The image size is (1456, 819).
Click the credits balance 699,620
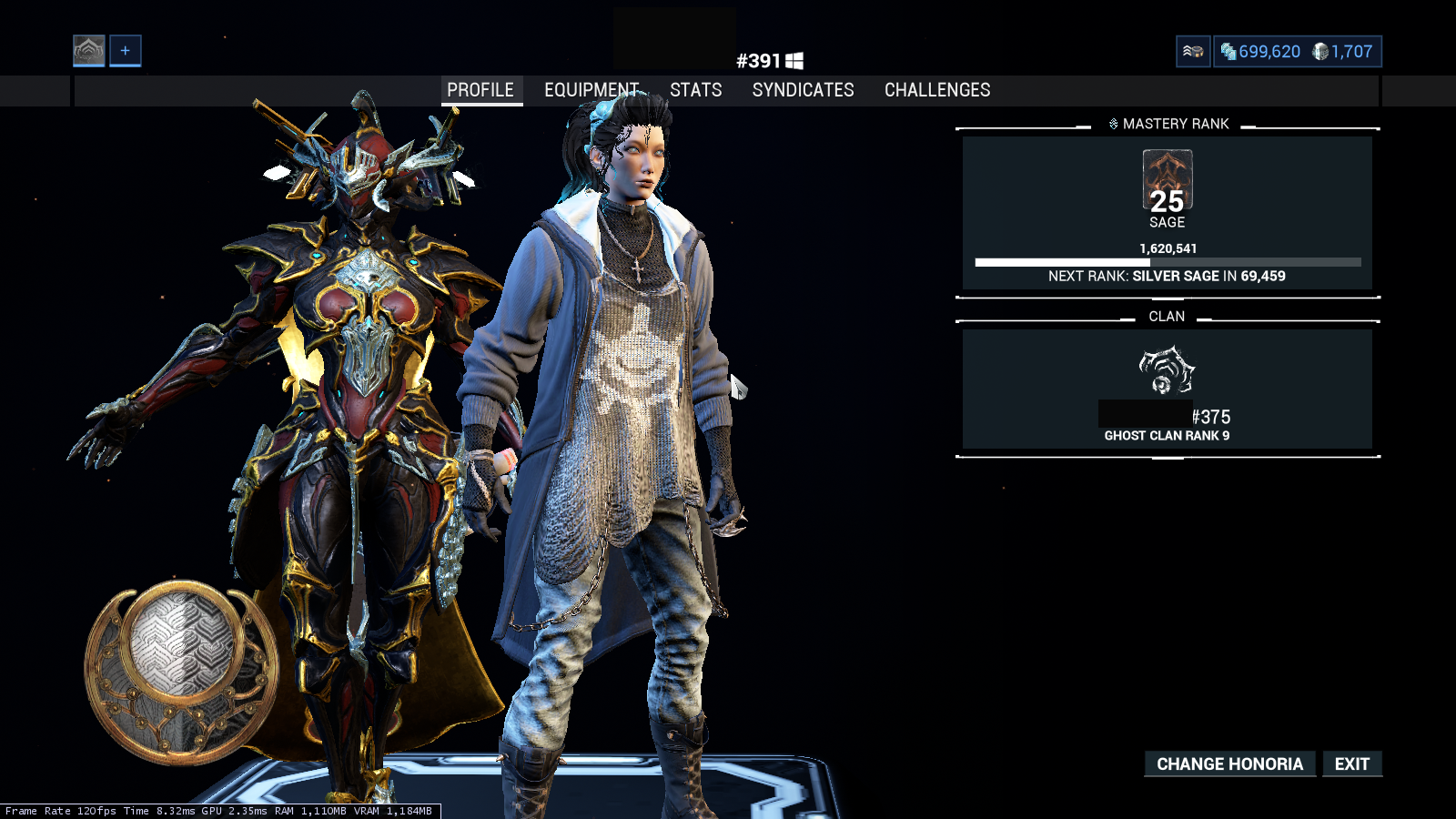point(1261,52)
